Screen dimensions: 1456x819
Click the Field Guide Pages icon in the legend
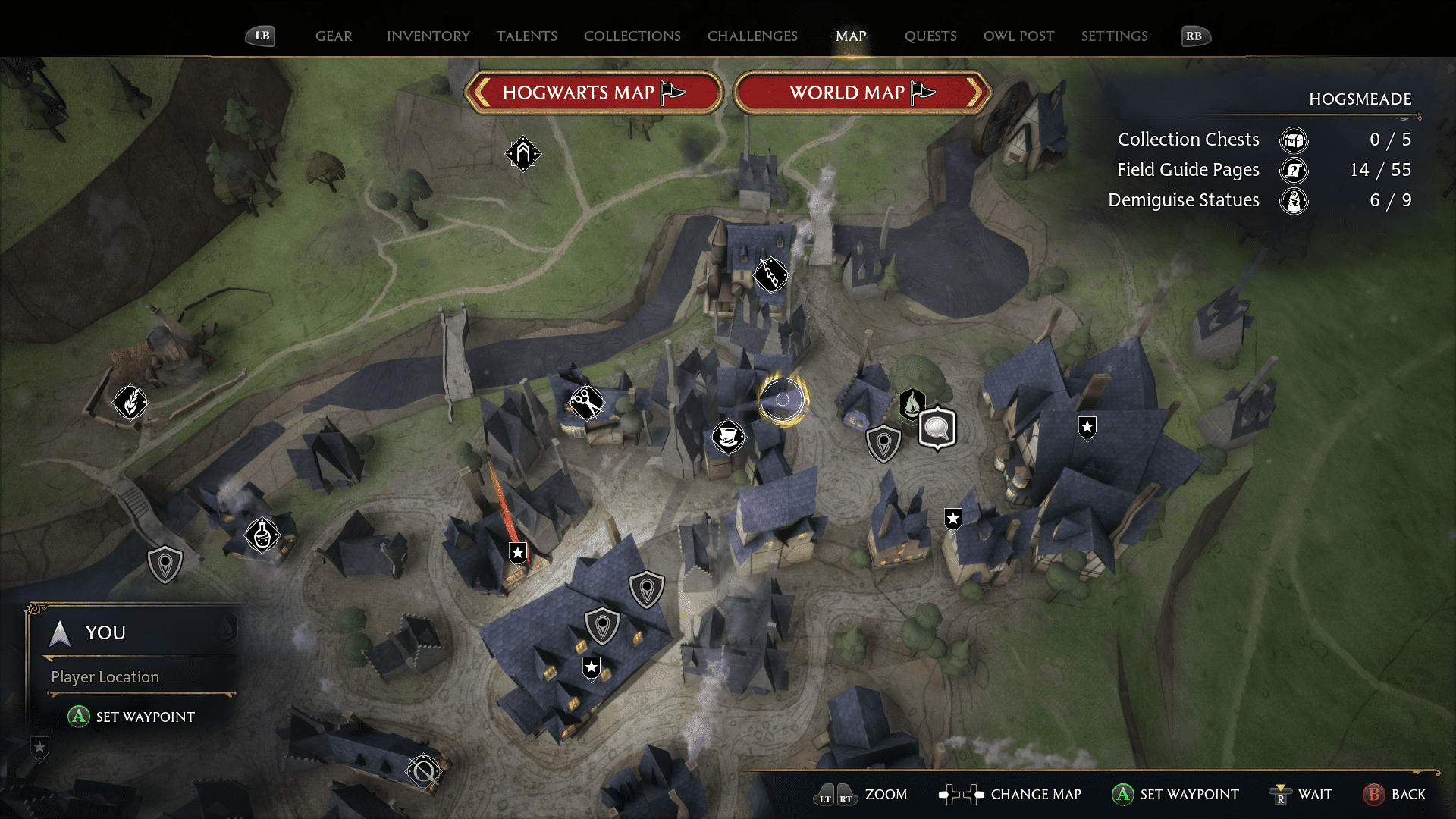pos(1294,171)
